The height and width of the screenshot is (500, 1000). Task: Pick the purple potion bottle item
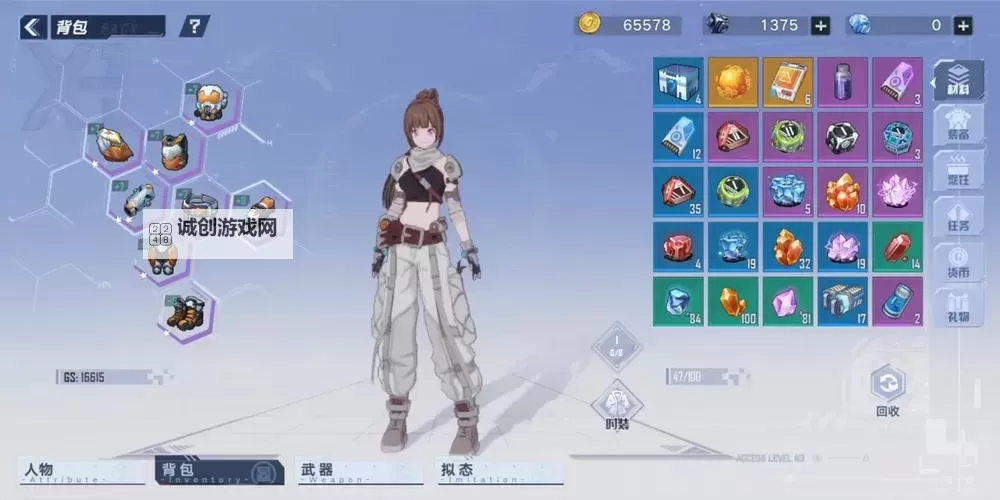pos(842,82)
